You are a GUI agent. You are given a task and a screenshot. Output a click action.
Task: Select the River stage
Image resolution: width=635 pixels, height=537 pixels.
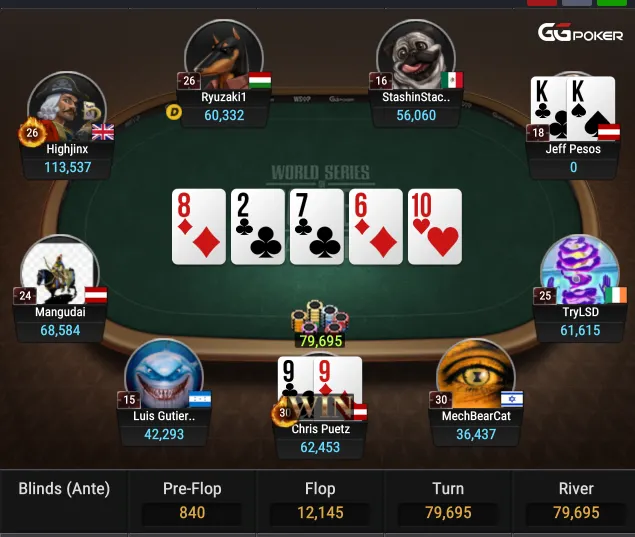pyautogui.click(x=575, y=501)
